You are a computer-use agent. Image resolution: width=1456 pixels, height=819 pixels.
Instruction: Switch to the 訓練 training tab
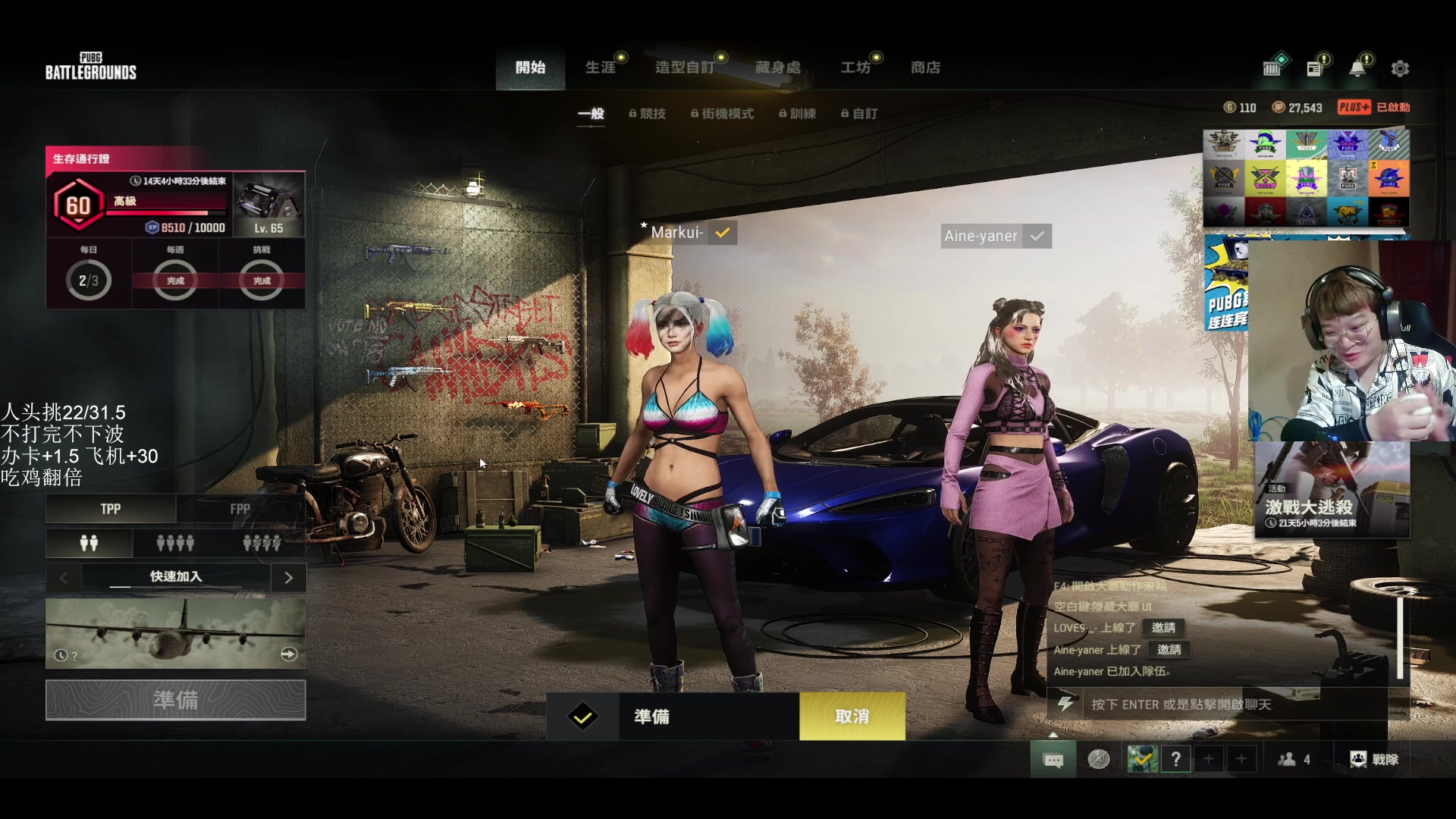(798, 114)
